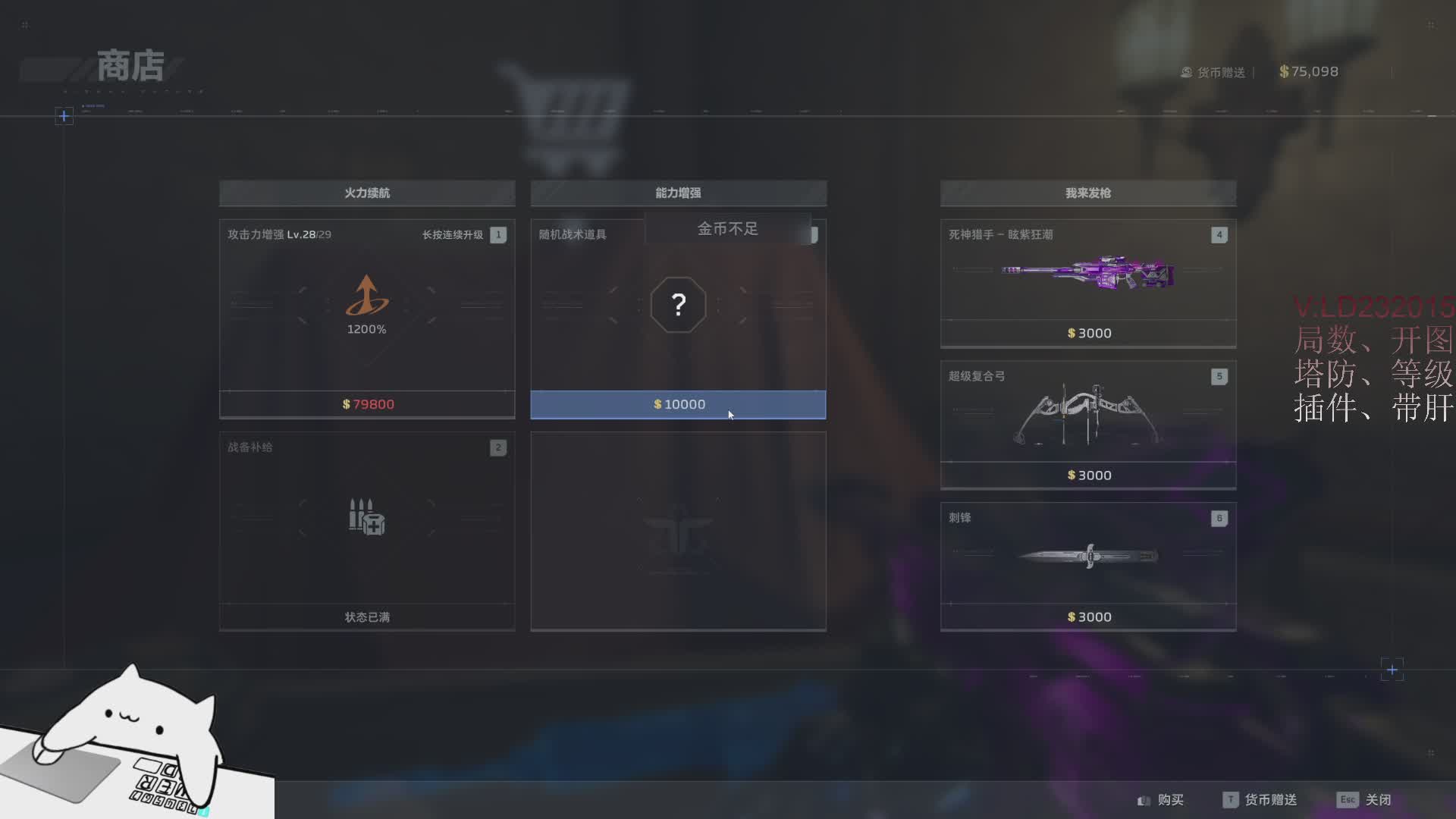Open 货币赠送 from the bottom bar
1456x819 pixels.
click(1260, 800)
